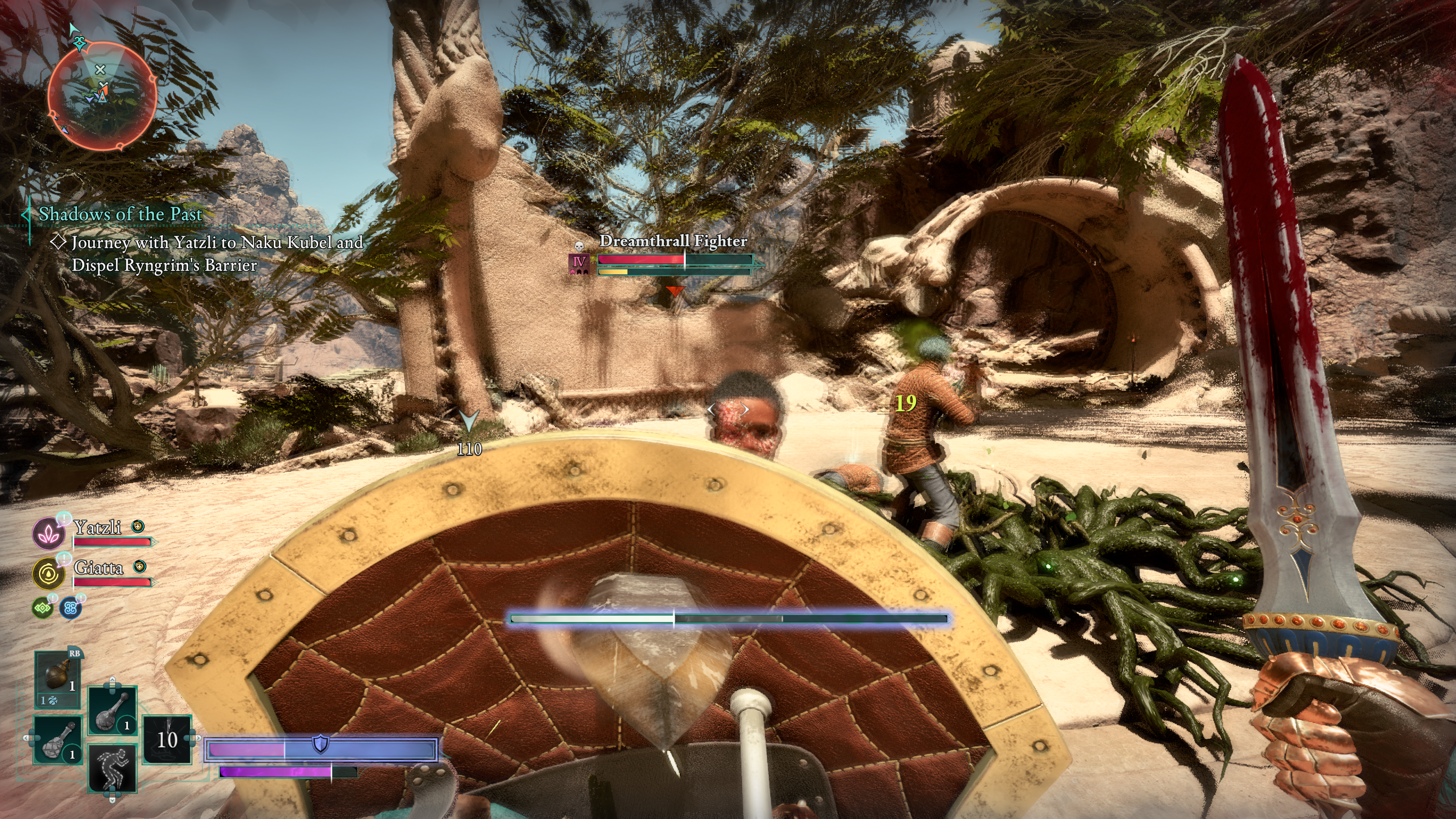Select the Shadows of the Past quest tracker
The height and width of the screenshot is (819, 1456).
[120, 214]
